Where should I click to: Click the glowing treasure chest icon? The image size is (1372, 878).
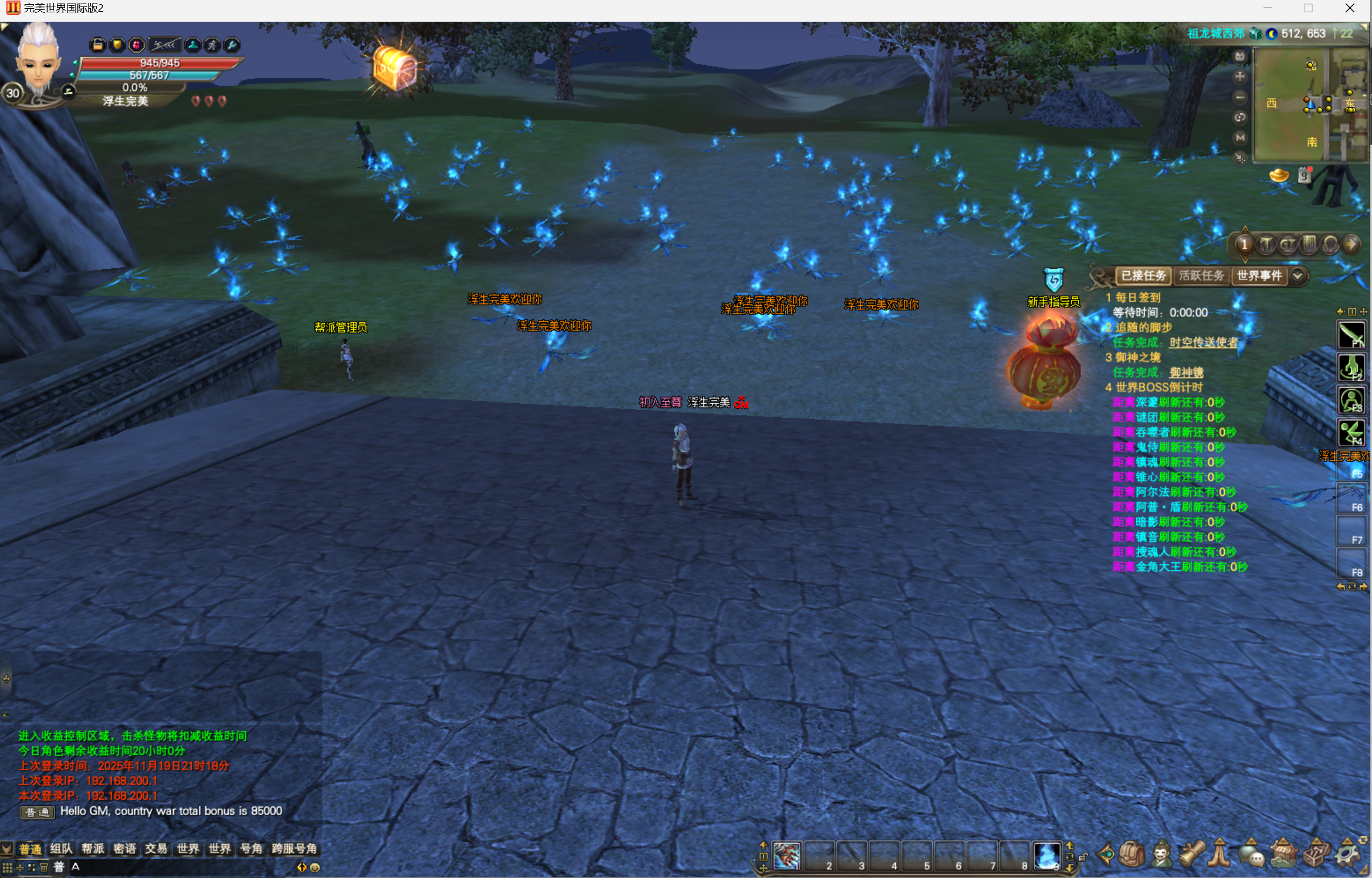[395, 68]
